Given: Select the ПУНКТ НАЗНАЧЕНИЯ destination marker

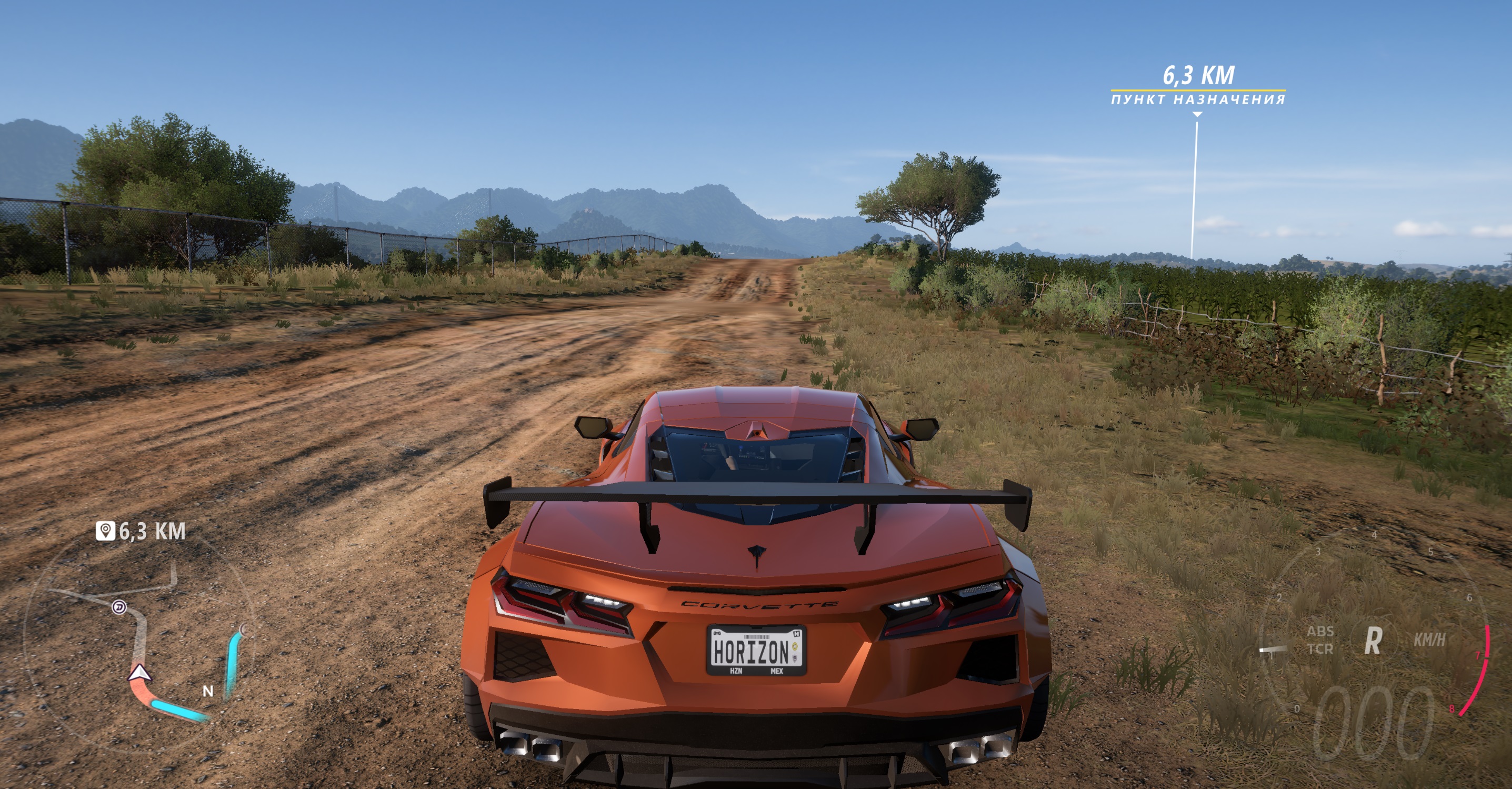Looking at the screenshot, I should (1198, 98).
